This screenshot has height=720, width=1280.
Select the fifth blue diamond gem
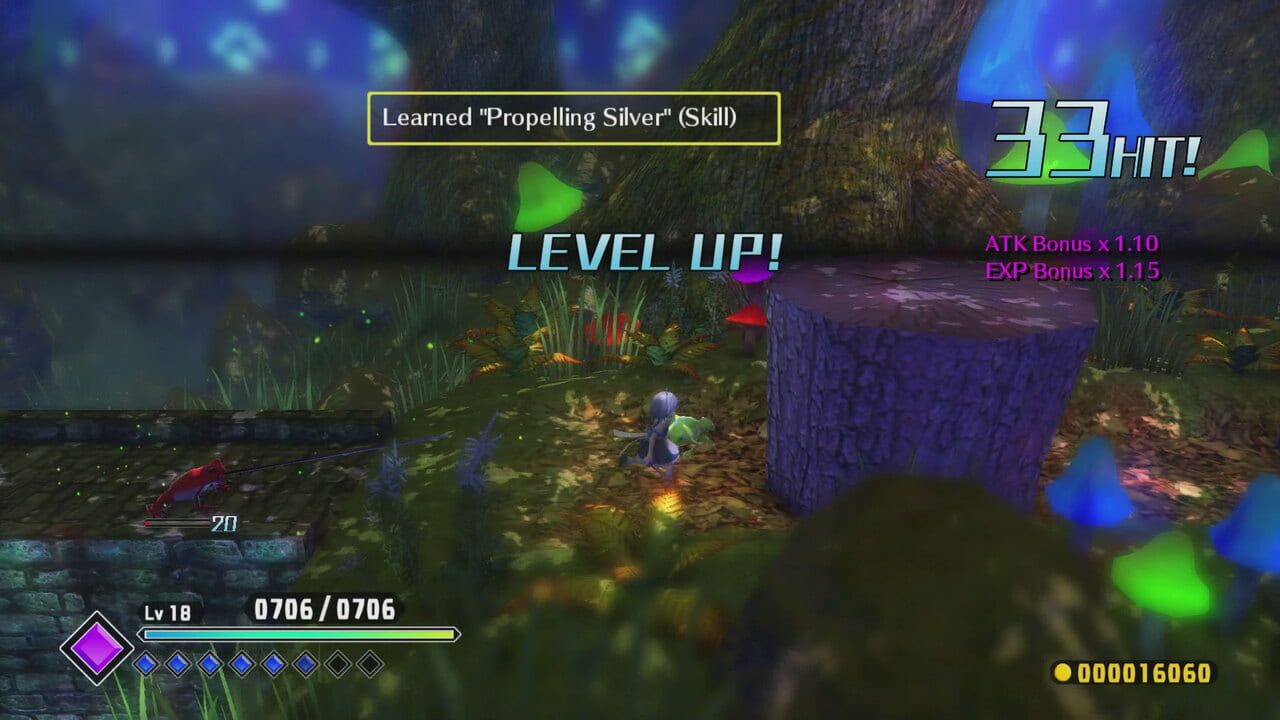tap(273, 662)
